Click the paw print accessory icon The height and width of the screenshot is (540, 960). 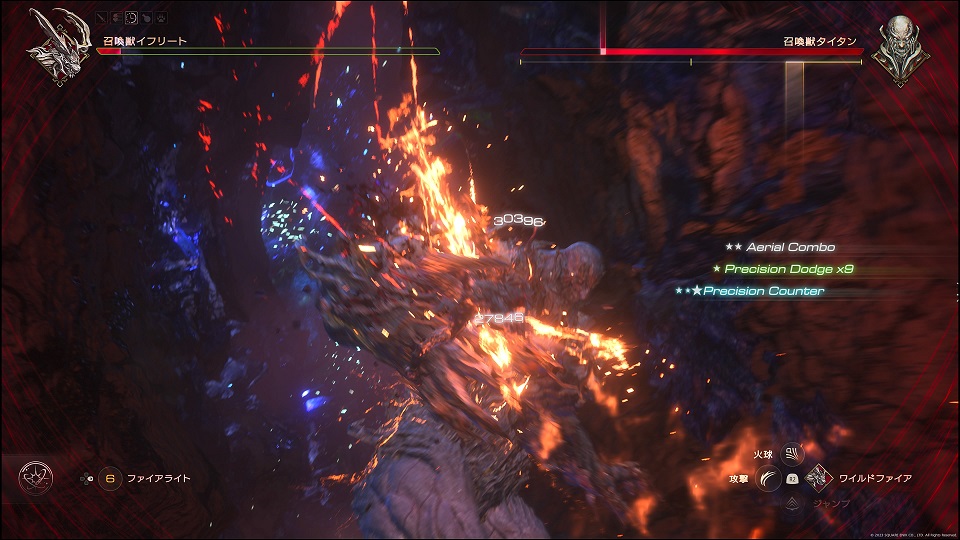[x=160, y=18]
